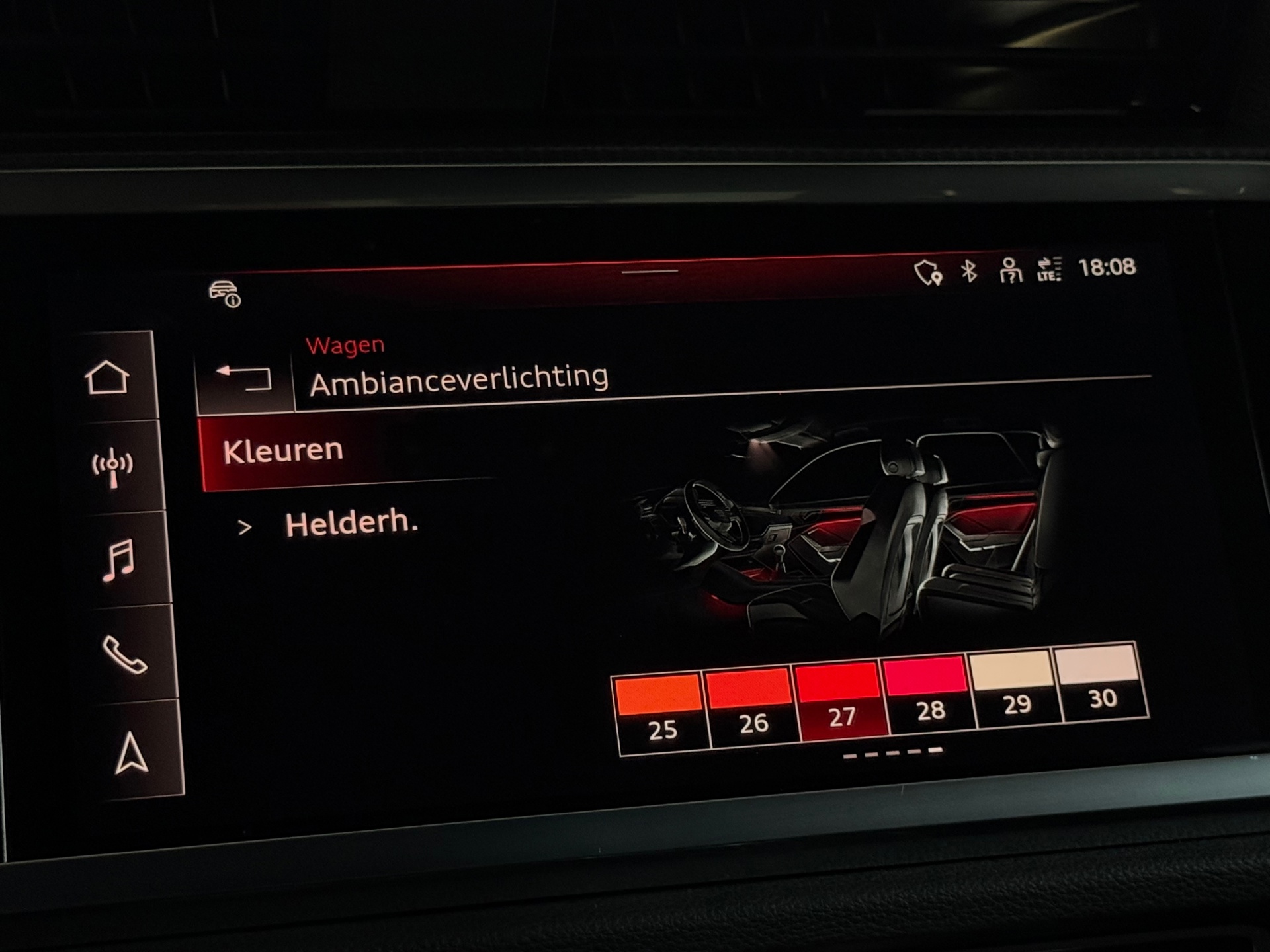The image size is (1270, 952).
Task: Open the user profile icon
Action: tap(1010, 270)
